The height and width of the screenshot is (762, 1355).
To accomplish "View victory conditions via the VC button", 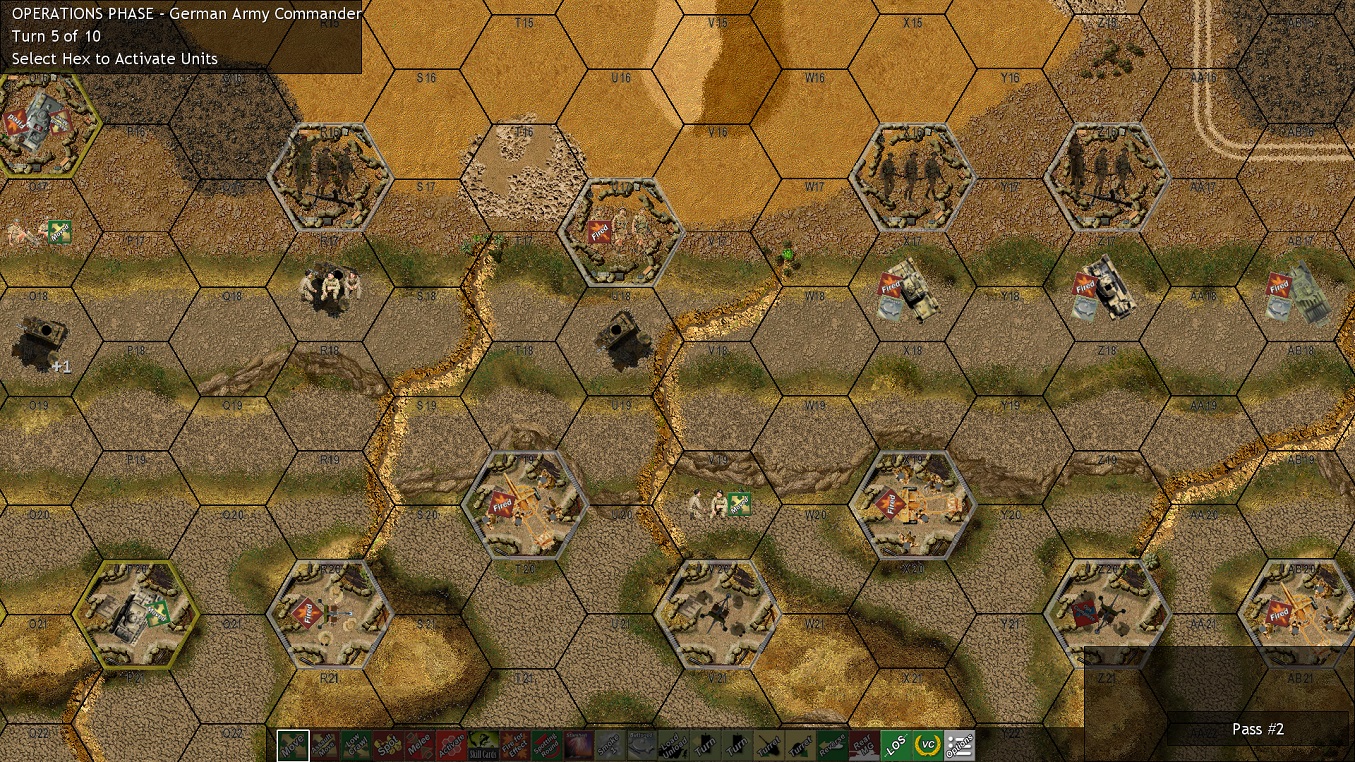I will tap(928, 744).
